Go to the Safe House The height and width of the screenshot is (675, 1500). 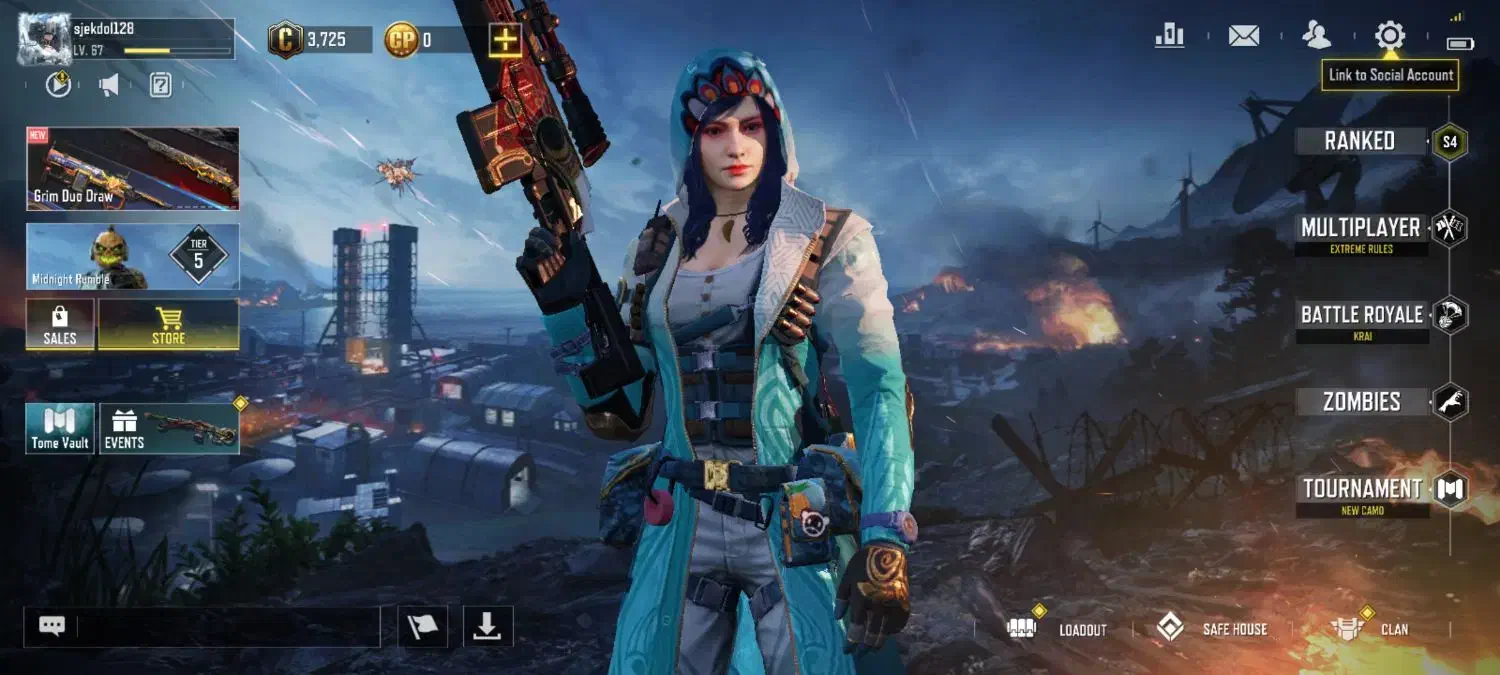[1212, 629]
